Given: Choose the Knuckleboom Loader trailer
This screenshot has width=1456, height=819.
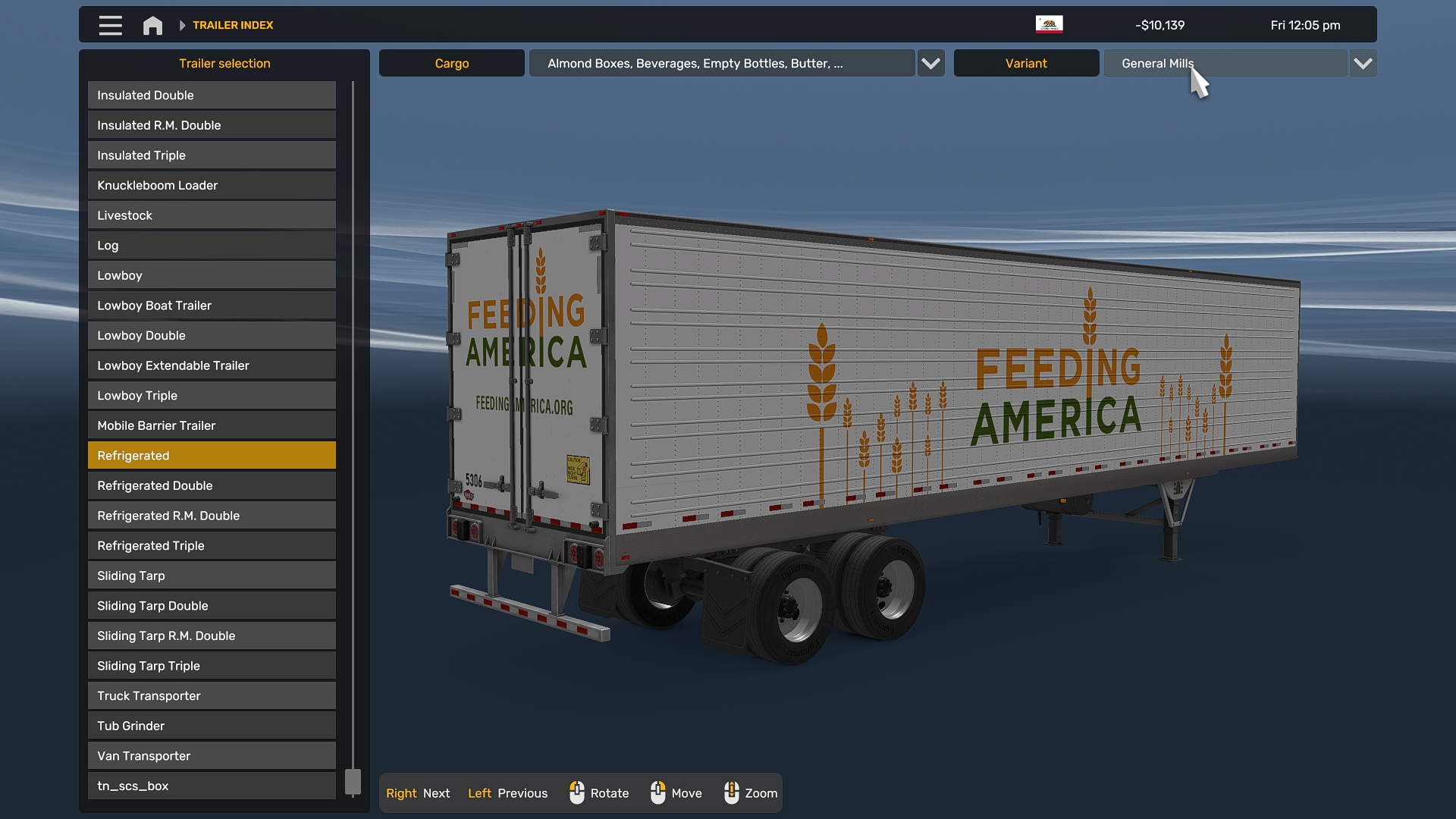Looking at the screenshot, I should pos(212,186).
